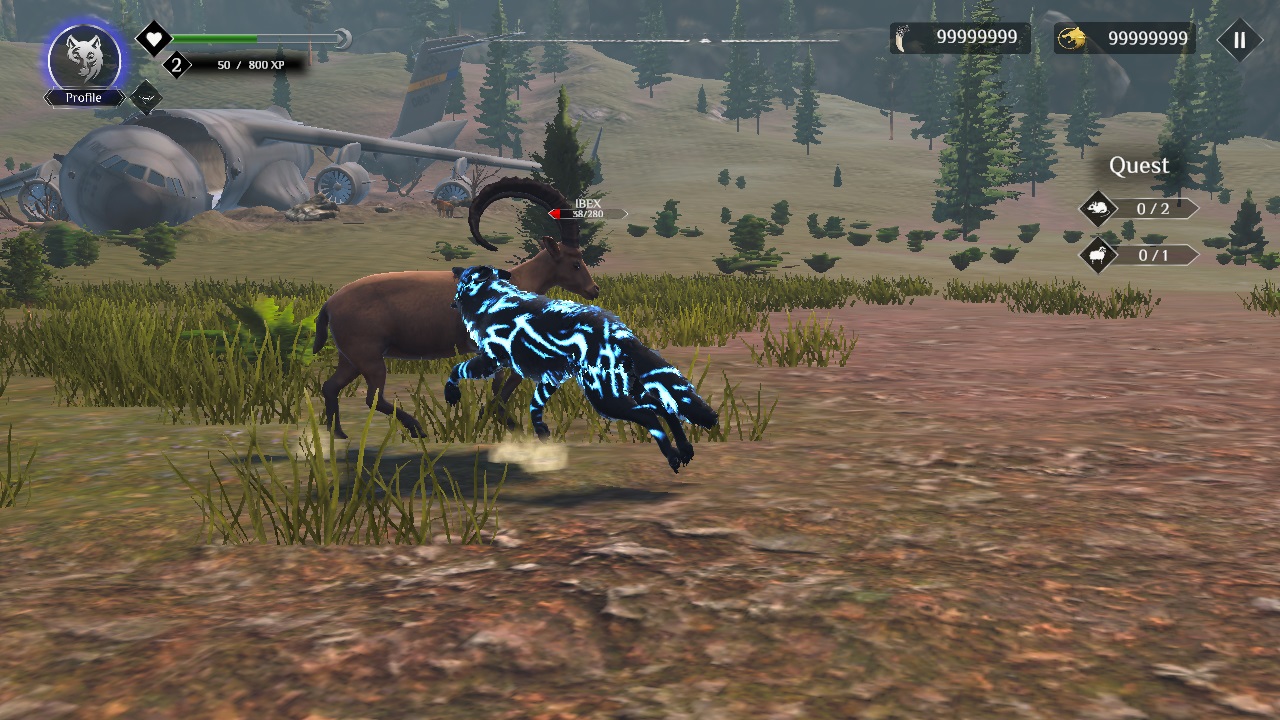The height and width of the screenshot is (720, 1280).
Task: Select the claw currency counter 99999999
Action: [975, 38]
